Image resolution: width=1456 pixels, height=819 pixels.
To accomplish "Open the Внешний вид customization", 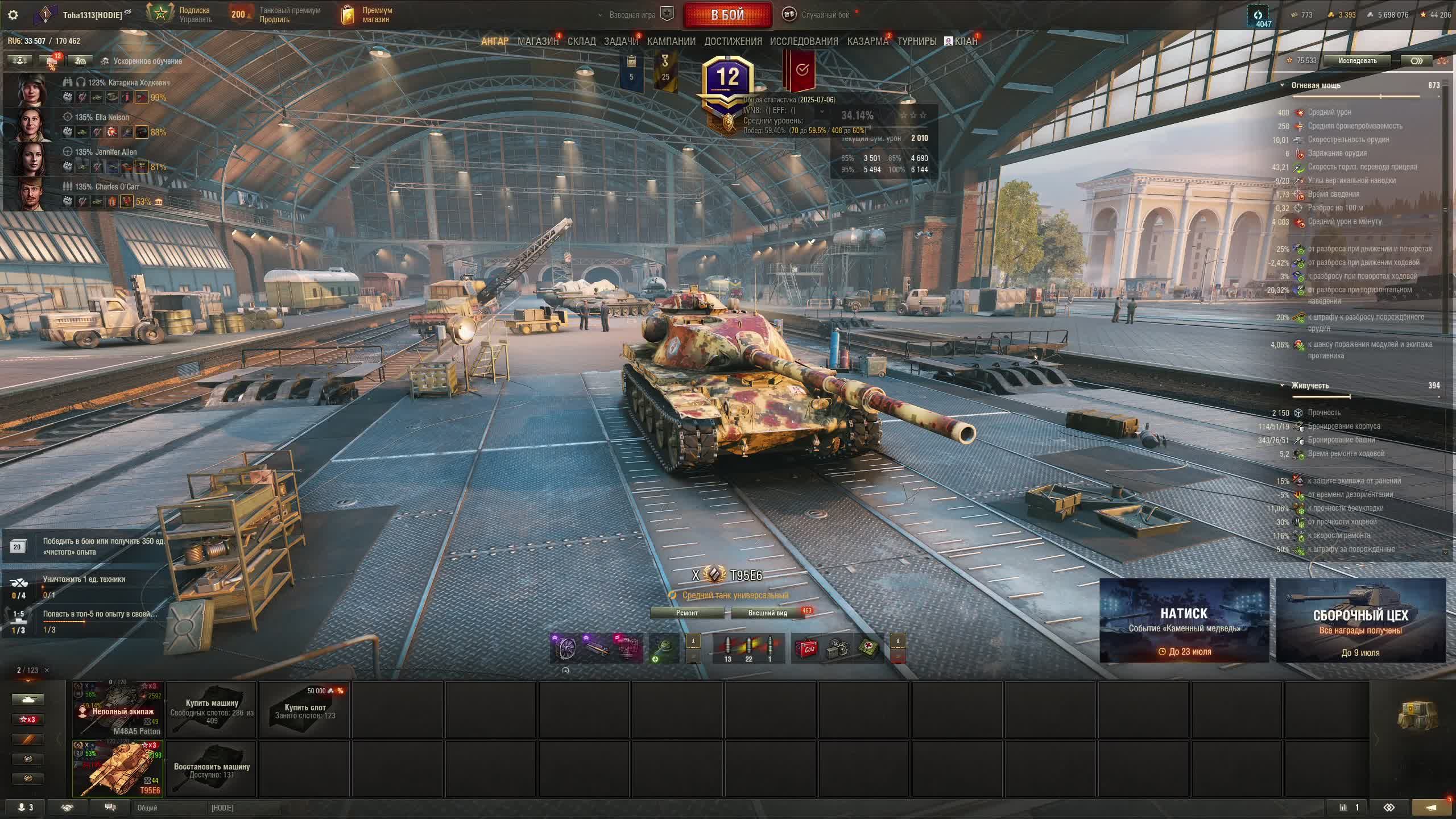I will (x=768, y=613).
